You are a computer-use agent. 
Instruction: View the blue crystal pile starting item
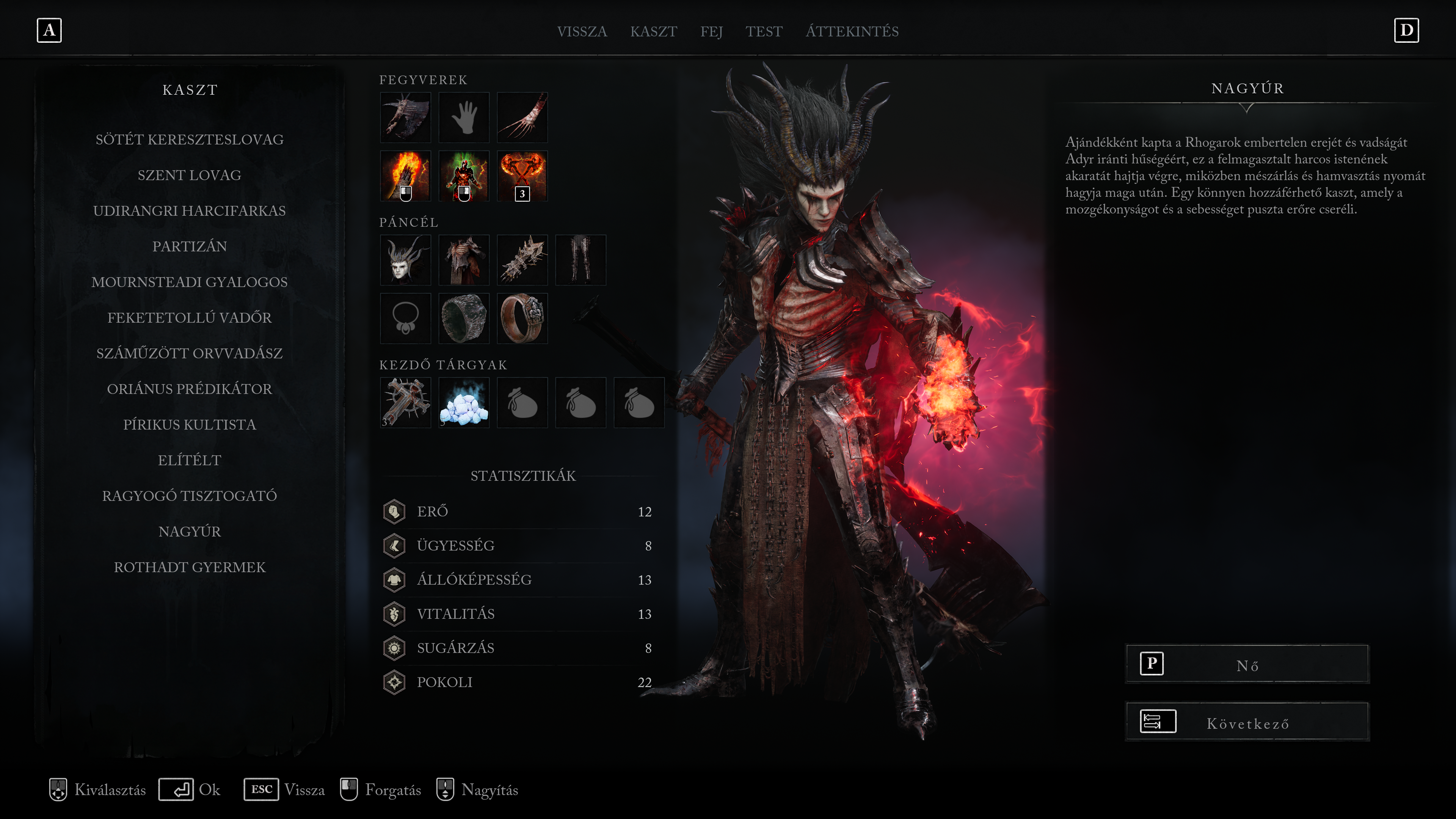(463, 403)
